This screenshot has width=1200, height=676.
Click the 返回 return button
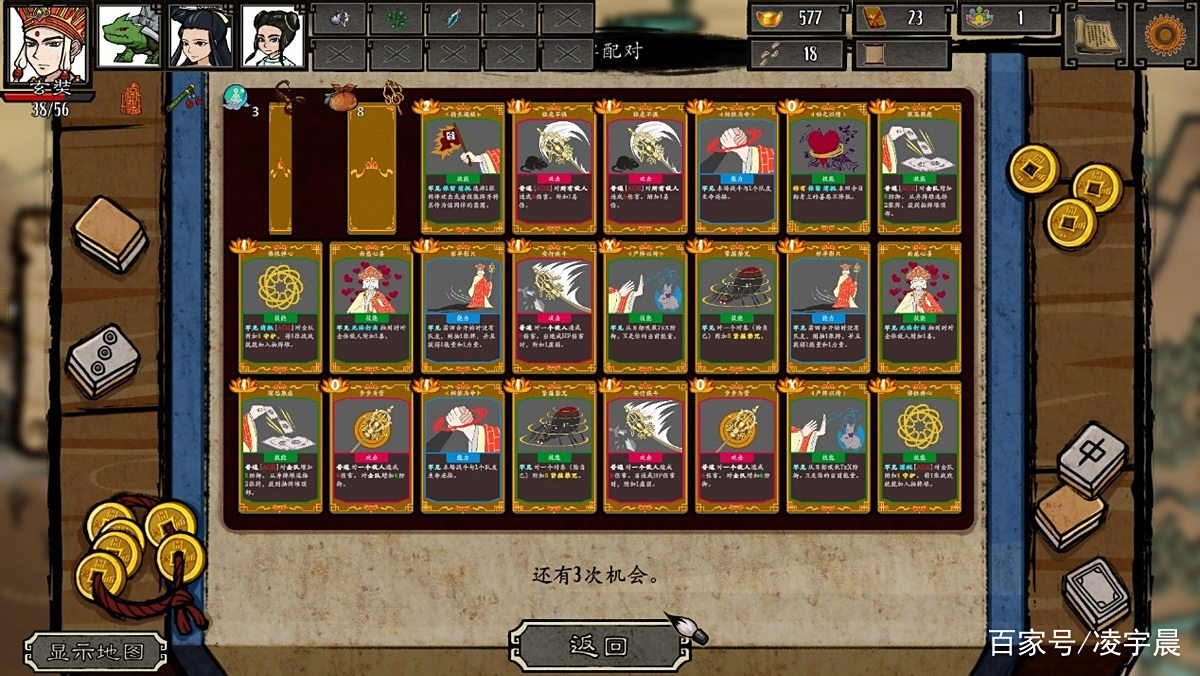[x=598, y=646]
